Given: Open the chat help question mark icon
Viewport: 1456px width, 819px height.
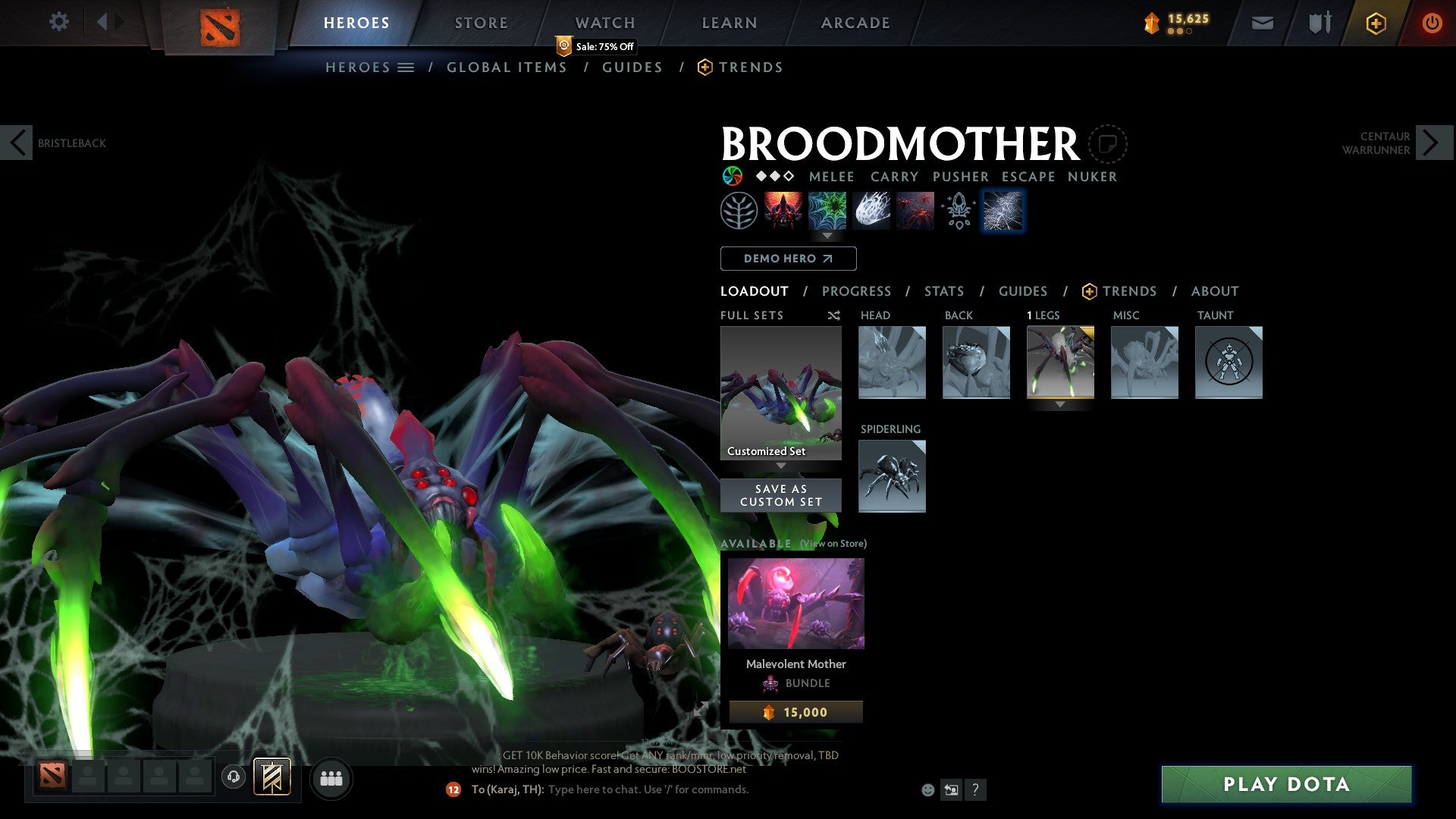Looking at the screenshot, I should (975, 790).
